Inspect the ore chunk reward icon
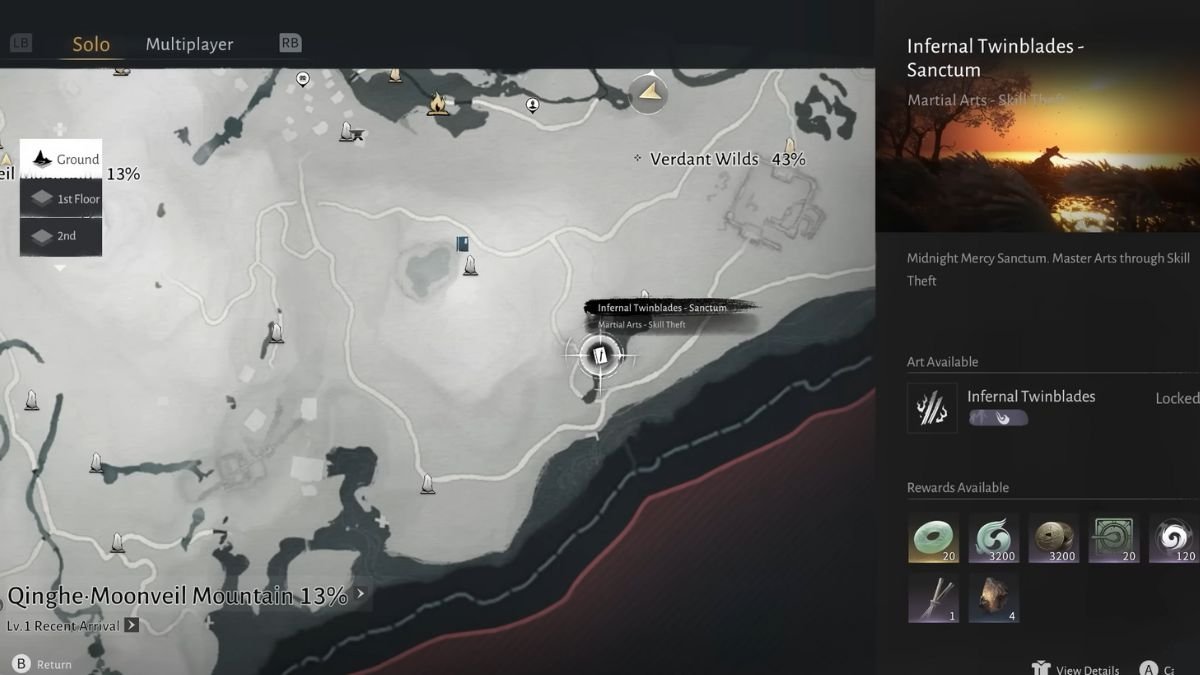The width and height of the screenshot is (1200, 675). click(x=994, y=598)
